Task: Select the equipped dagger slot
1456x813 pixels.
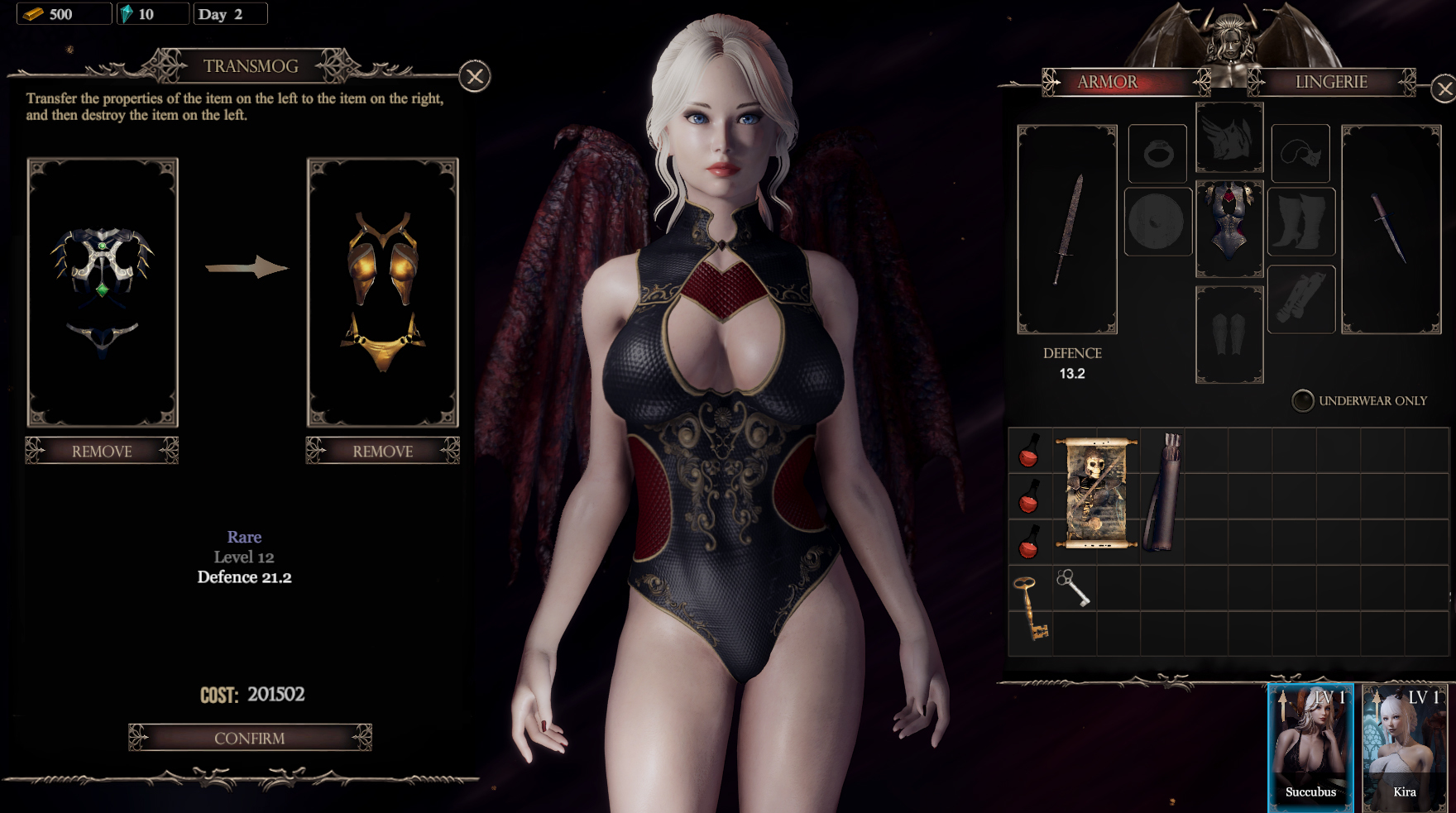Action: pyautogui.click(x=1391, y=229)
